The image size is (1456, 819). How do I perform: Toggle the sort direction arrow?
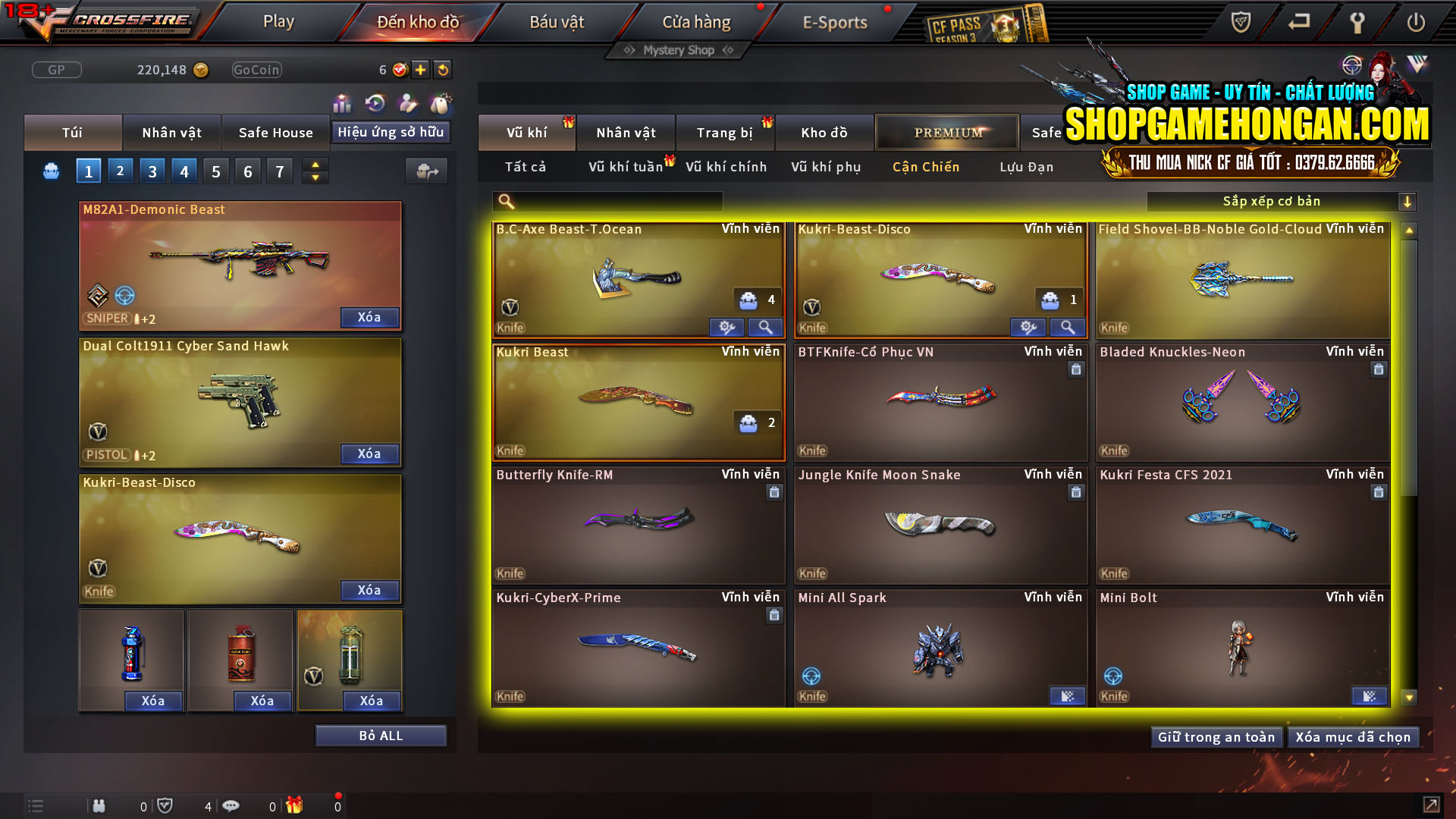pos(1408,201)
